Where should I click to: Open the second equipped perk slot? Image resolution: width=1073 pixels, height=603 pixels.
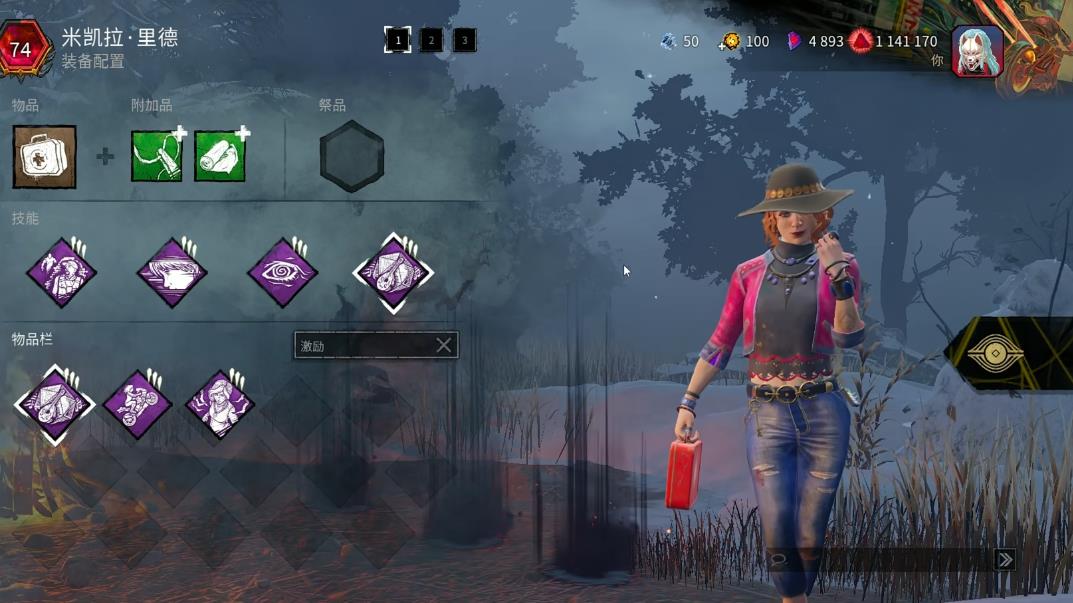pos(172,272)
